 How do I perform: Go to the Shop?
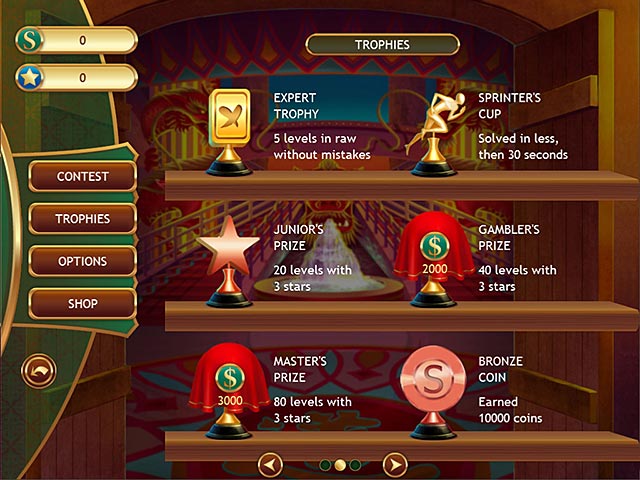coord(82,302)
